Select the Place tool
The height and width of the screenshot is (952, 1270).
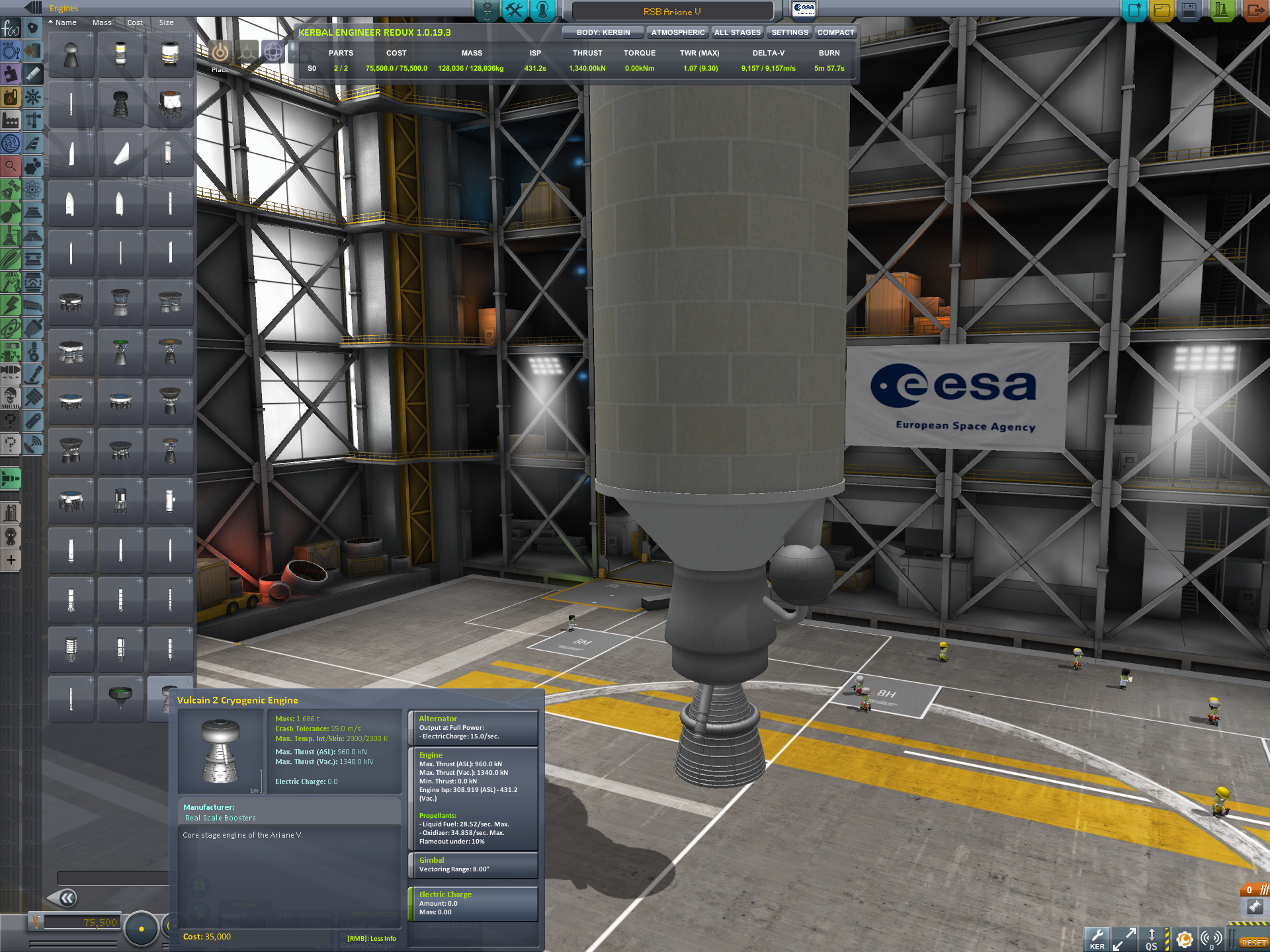click(x=220, y=52)
